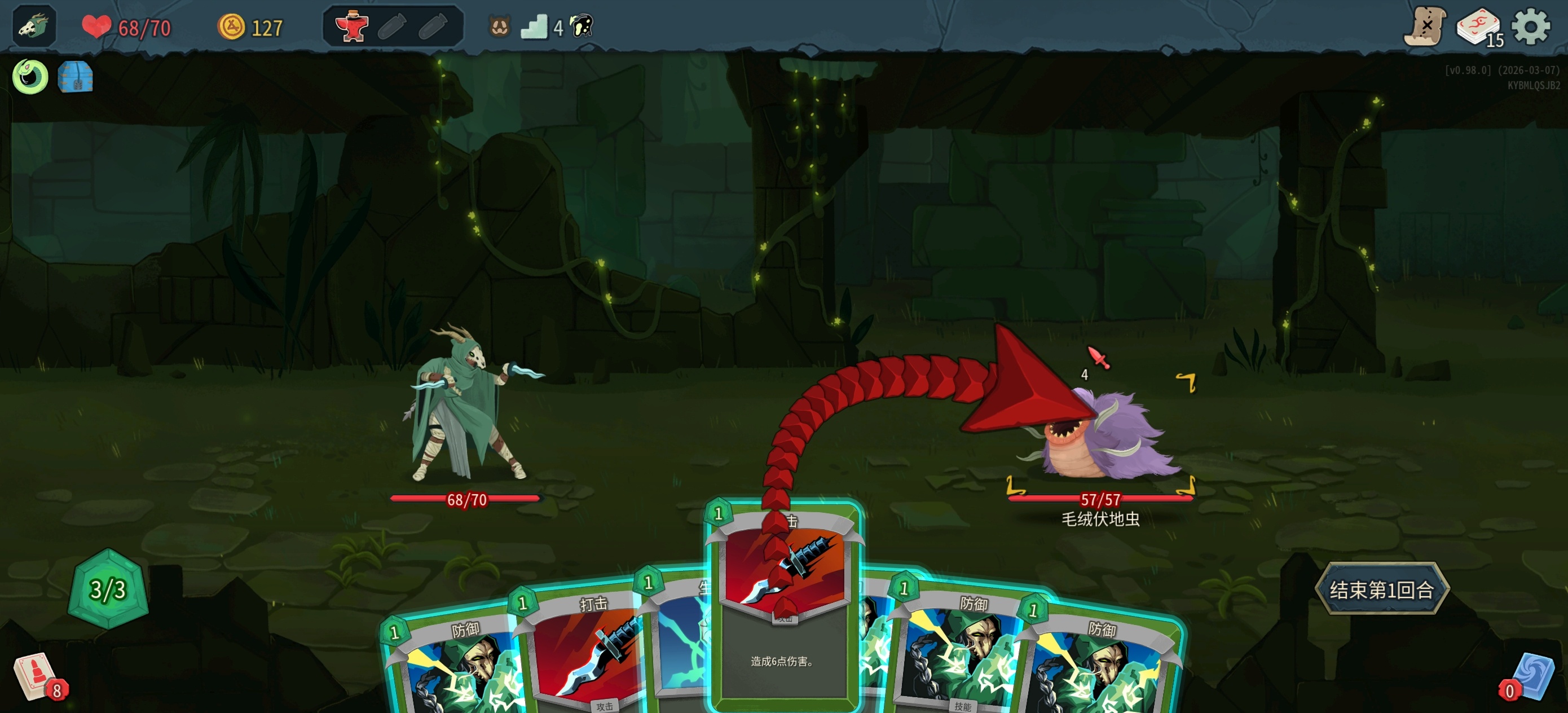1568x713 pixels.
Task: Open the map scroll icon
Action: click(x=1425, y=27)
